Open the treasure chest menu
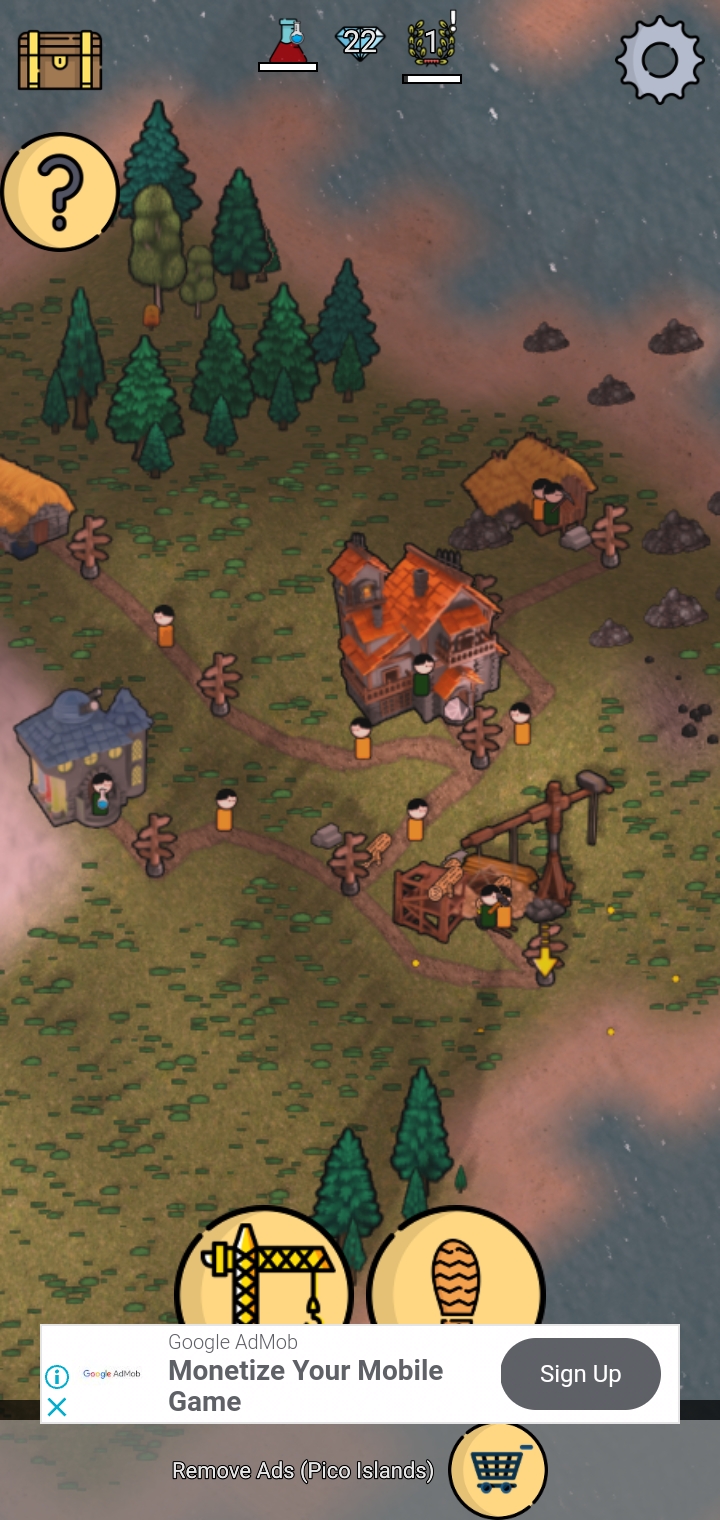Screen dimensions: 720x1520 point(60,59)
